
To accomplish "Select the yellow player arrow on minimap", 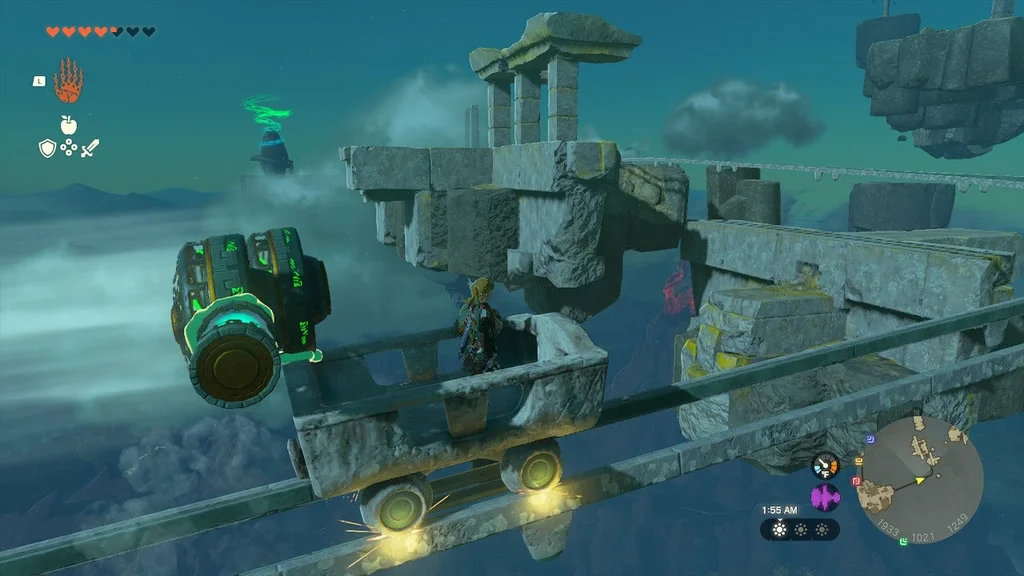I will pos(920,480).
